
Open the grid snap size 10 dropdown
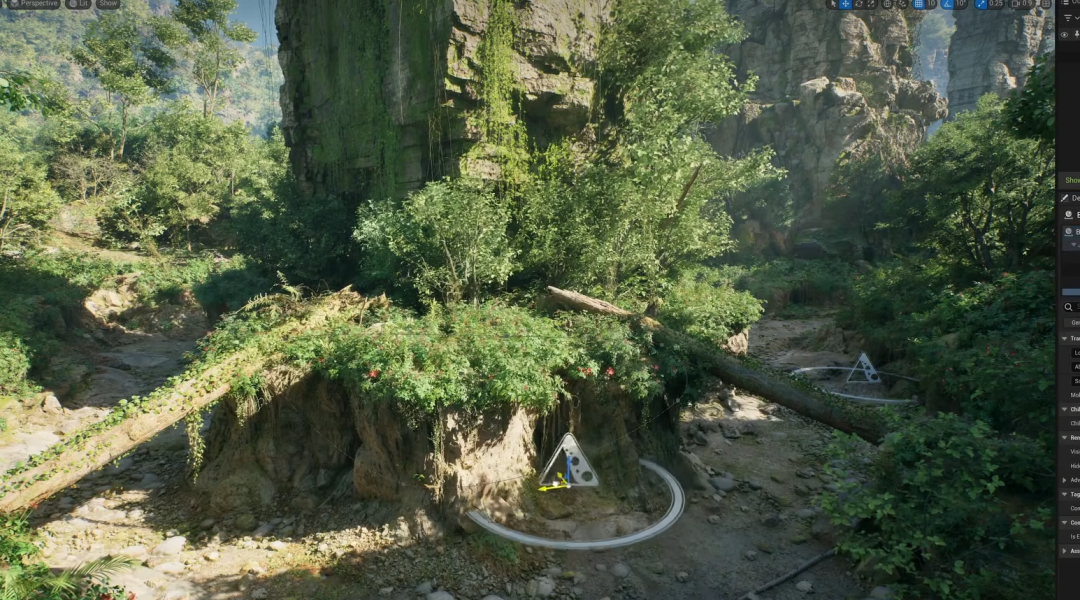coord(931,4)
